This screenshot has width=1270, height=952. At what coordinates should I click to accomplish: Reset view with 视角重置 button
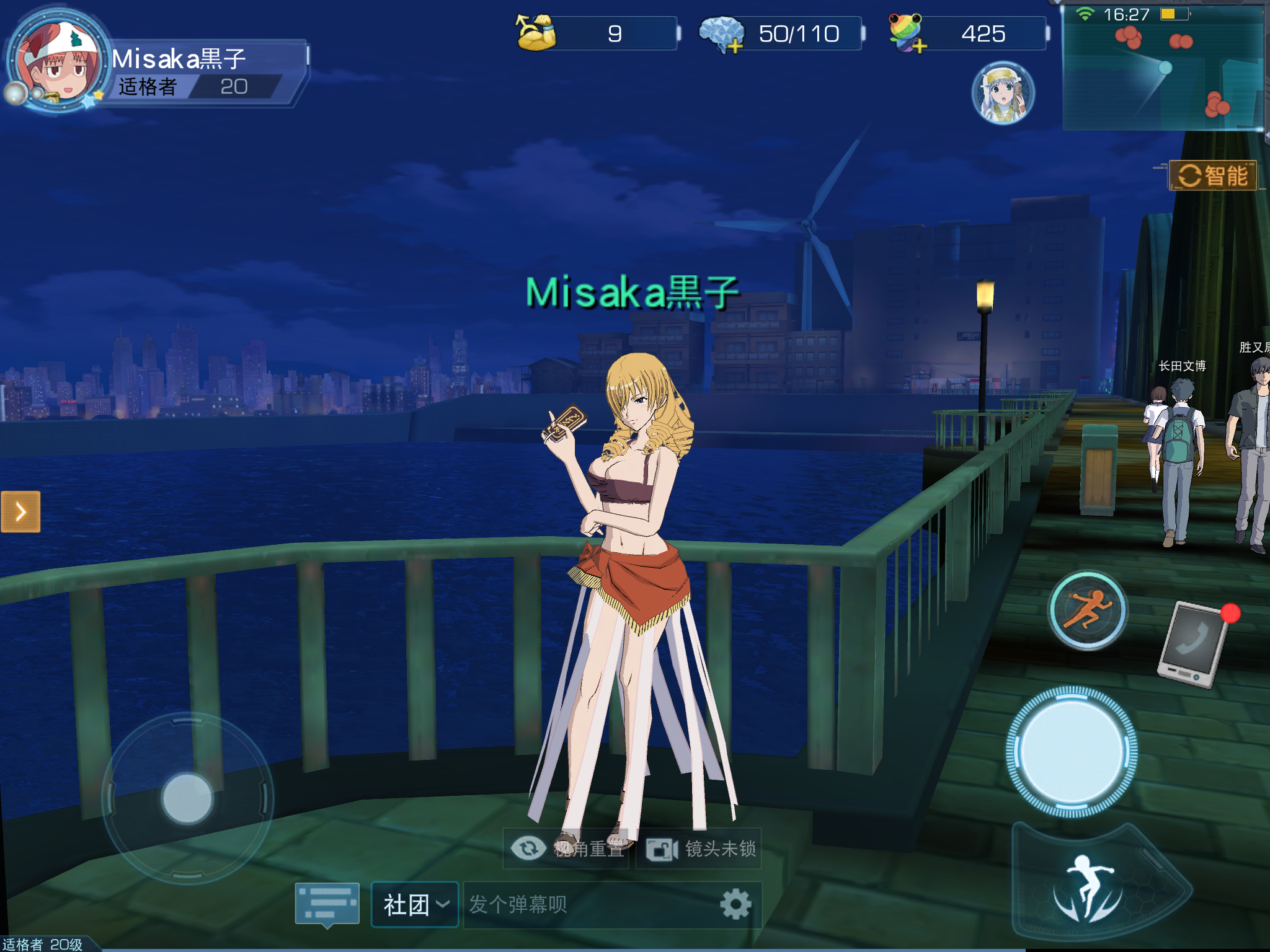click(x=567, y=848)
